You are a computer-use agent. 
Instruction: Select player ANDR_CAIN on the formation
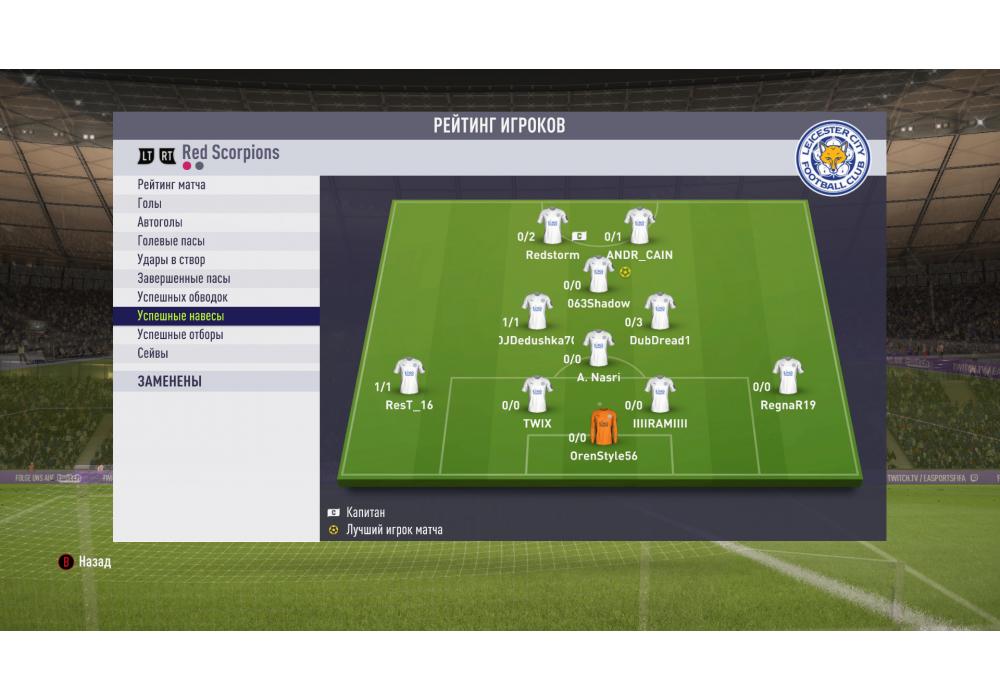639,226
